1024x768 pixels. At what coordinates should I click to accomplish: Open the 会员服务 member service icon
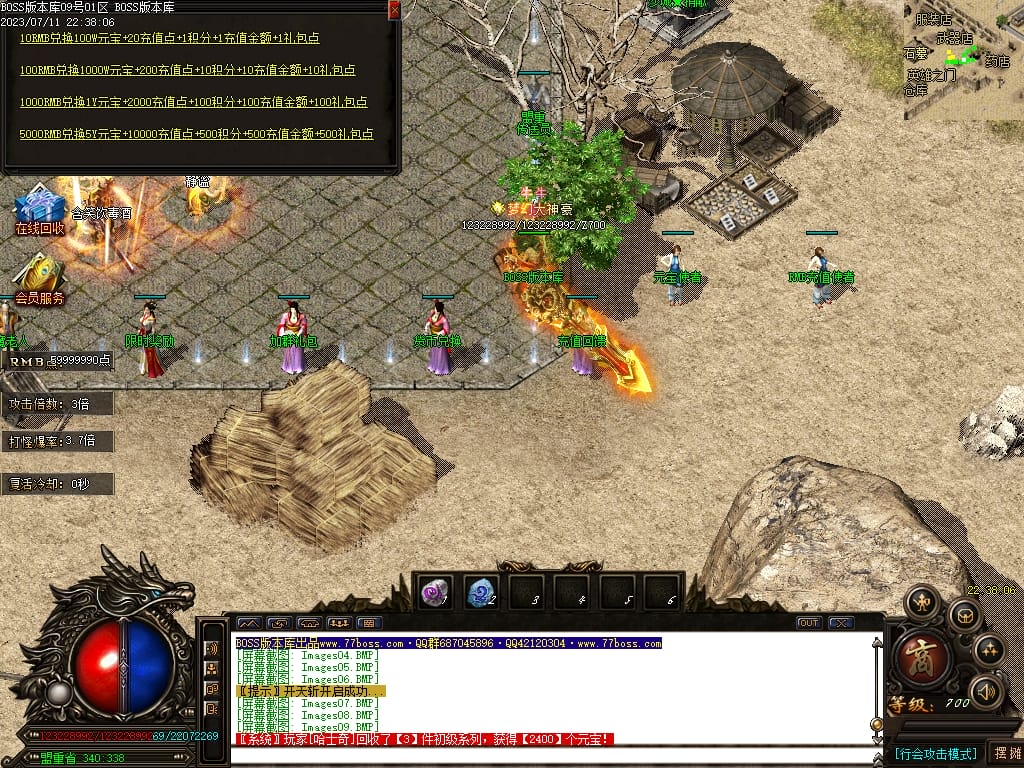(x=39, y=279)
